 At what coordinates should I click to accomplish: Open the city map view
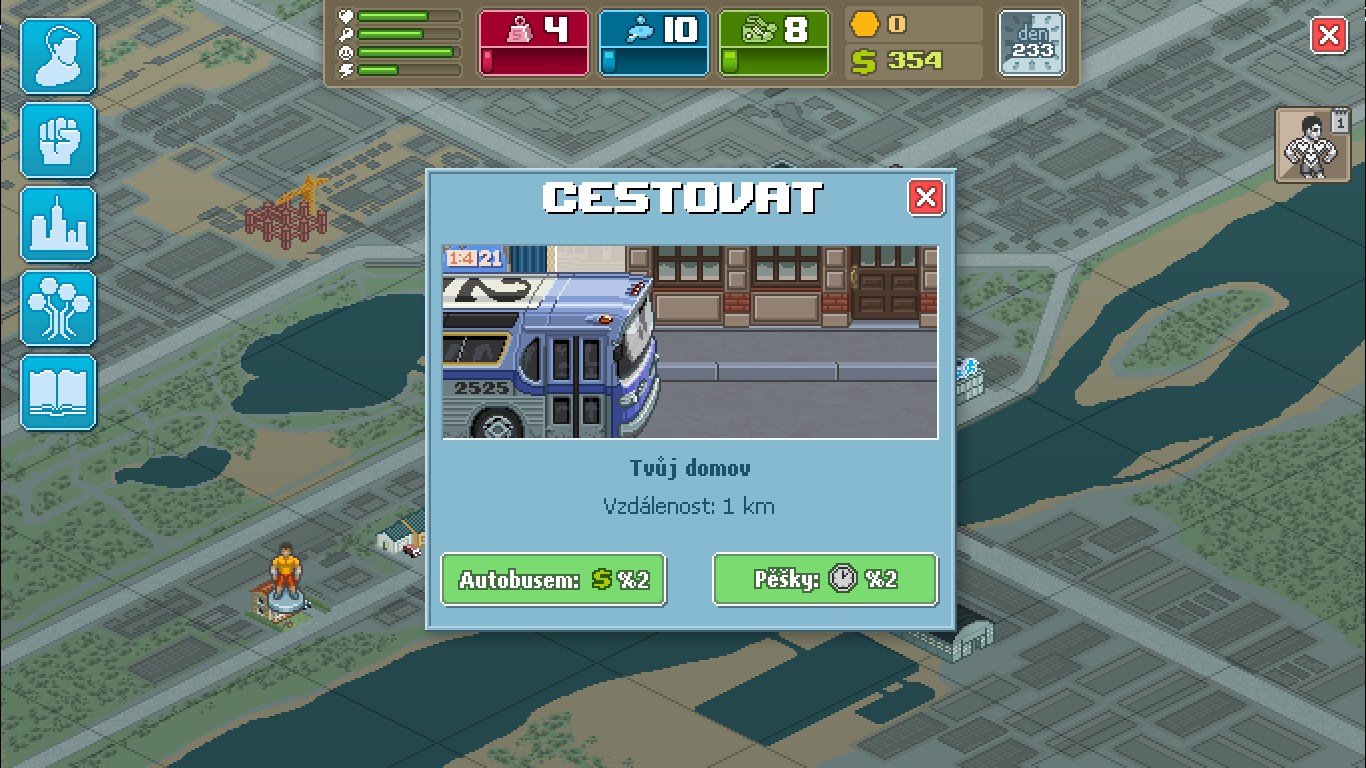point(57,224)
